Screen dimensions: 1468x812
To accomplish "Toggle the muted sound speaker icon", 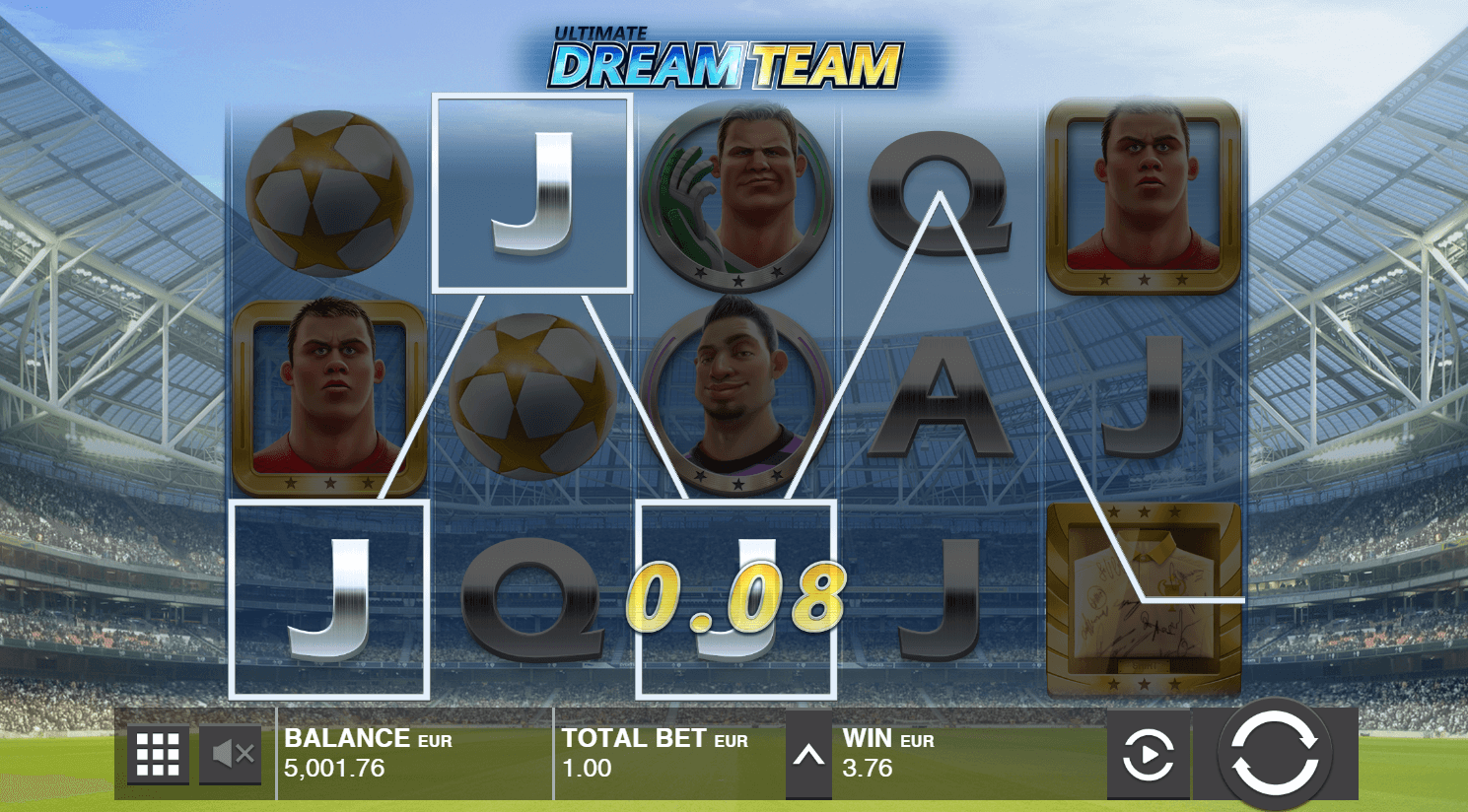I will click(x=232, y=755).
